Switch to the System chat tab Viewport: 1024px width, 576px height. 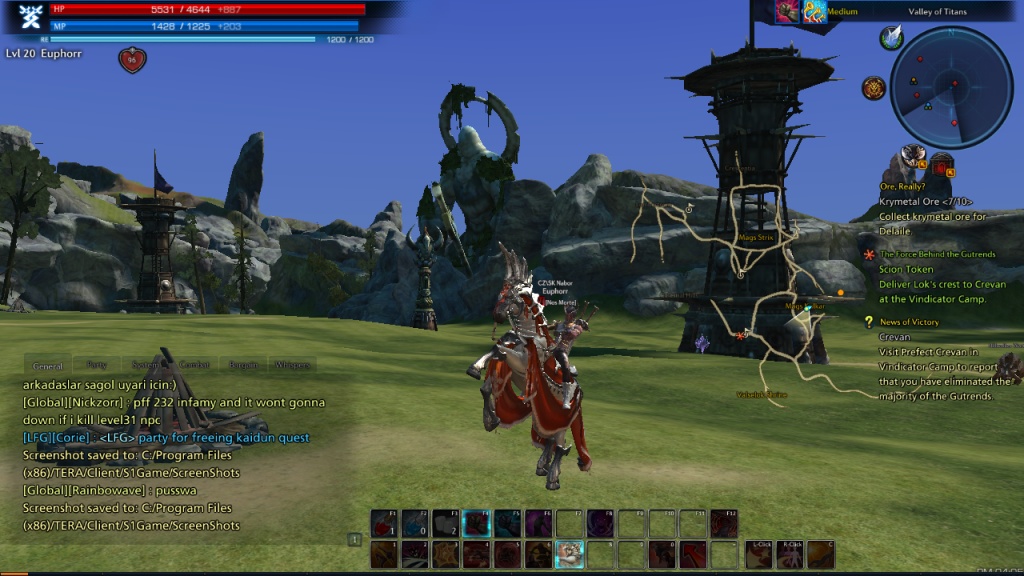pos(147,366)
